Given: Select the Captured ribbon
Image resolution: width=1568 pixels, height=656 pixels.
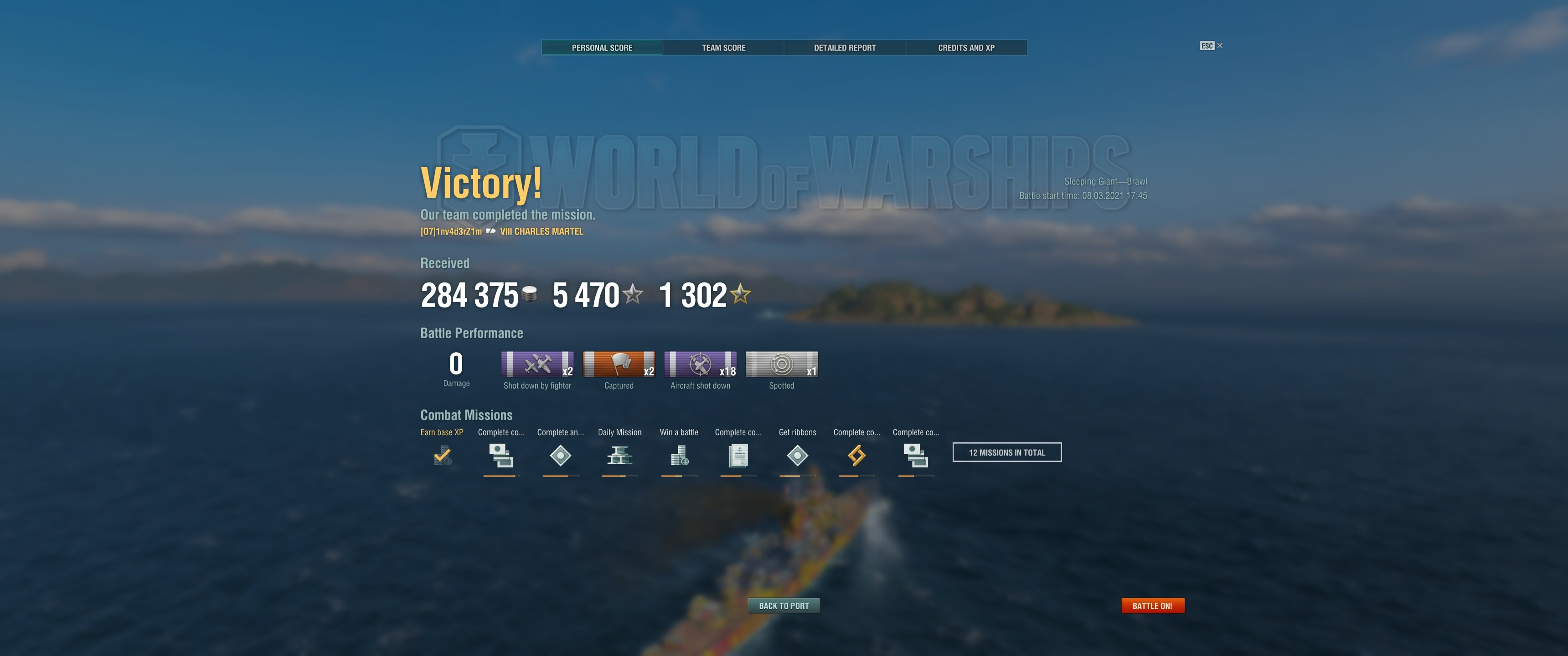Looking at the screenshot, I should (x=619, y=364).
